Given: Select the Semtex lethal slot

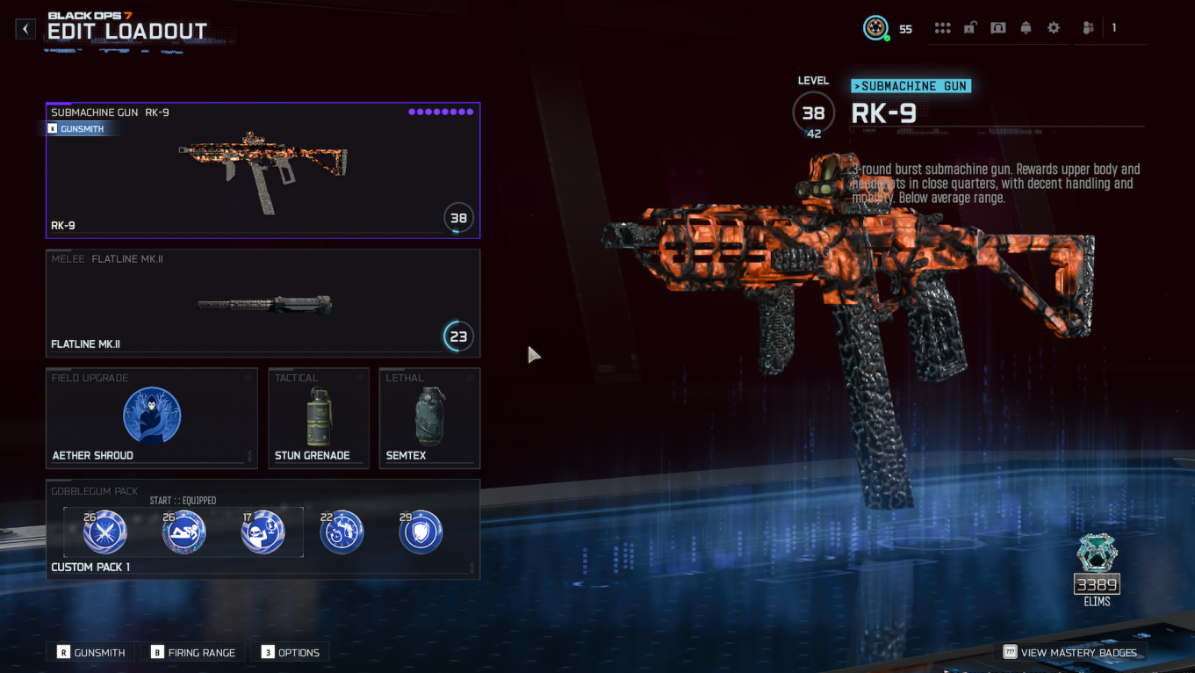Looking at the screenshot, I should pos(429,418).
